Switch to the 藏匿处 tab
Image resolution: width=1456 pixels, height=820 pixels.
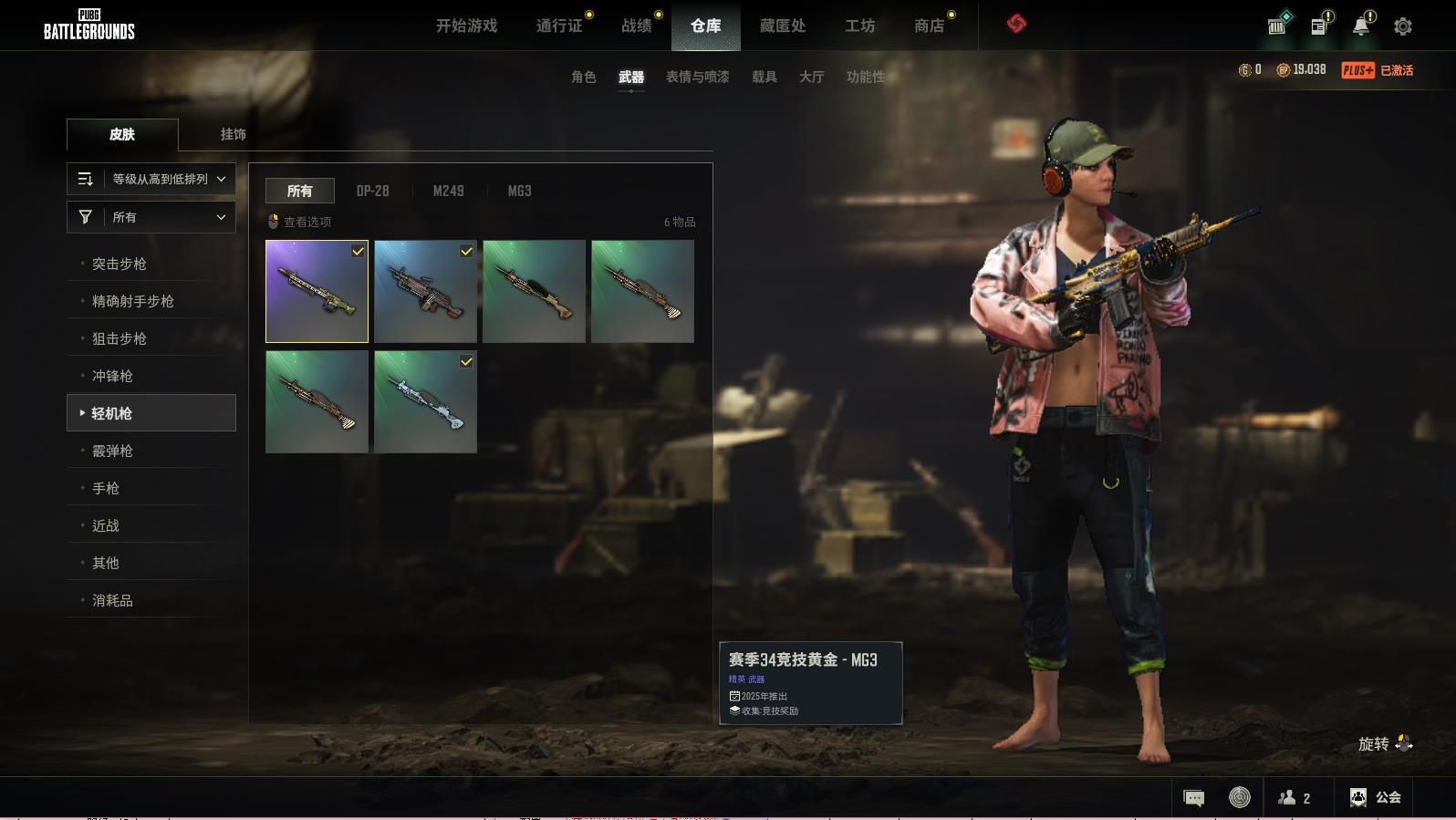(x=782, y=26)
